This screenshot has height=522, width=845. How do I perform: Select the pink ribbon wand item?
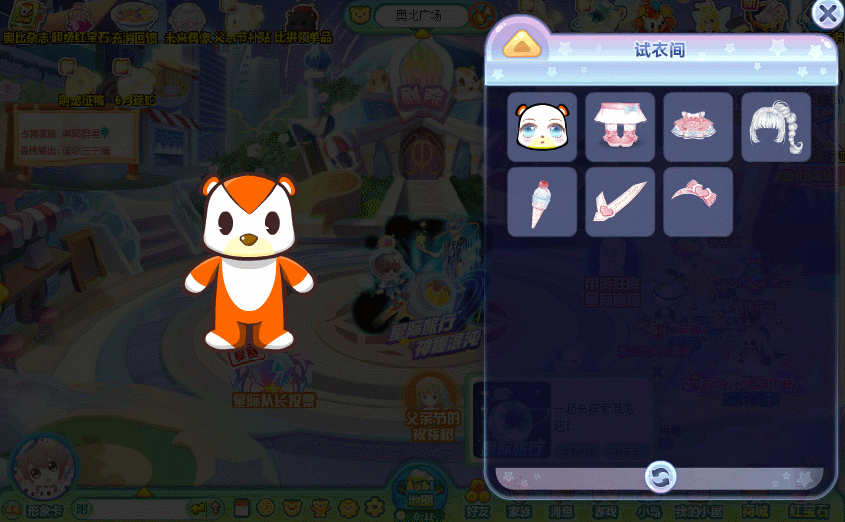[x=620, y=202]
